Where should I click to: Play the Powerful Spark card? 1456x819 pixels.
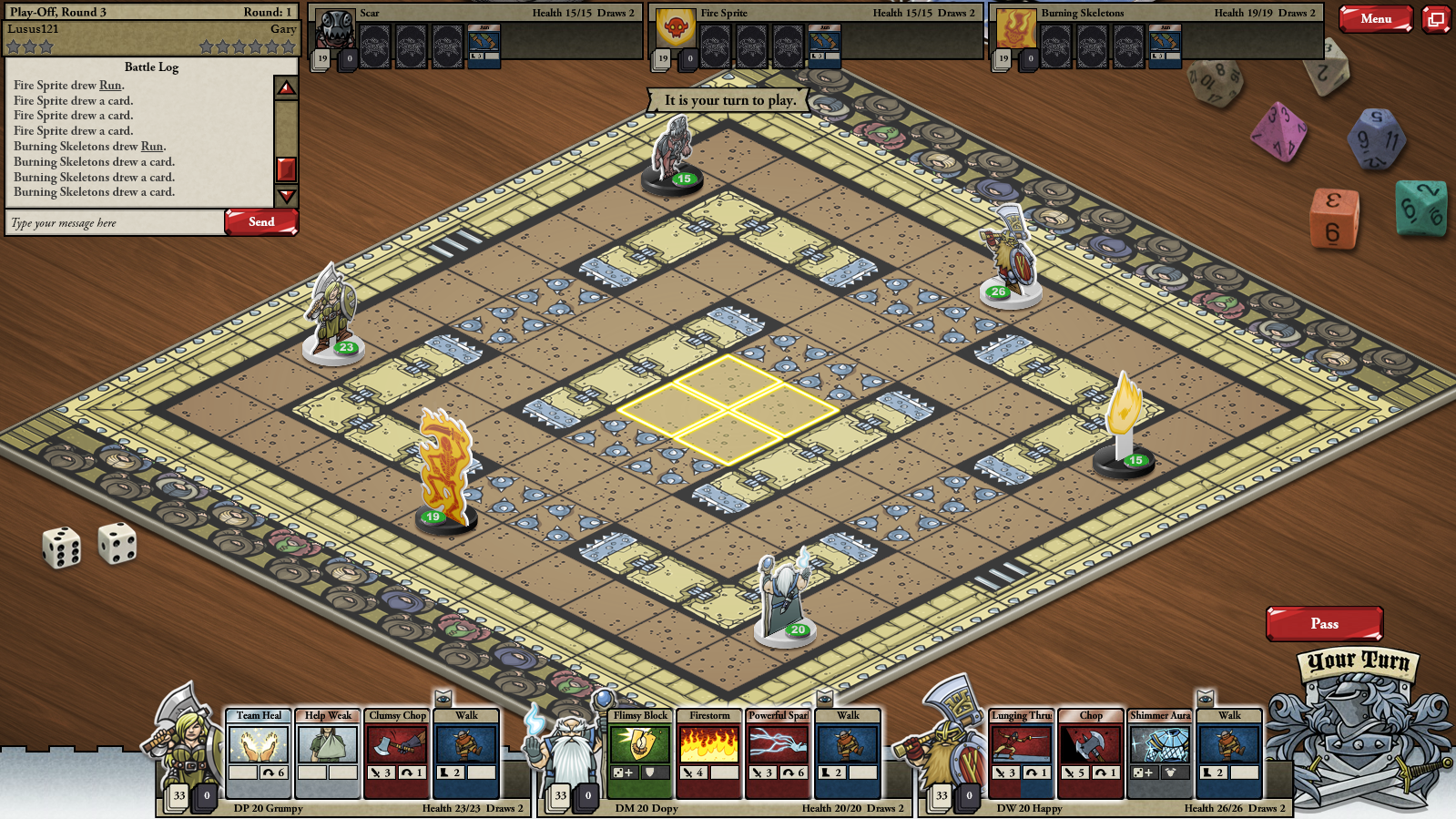pos(779,752)
